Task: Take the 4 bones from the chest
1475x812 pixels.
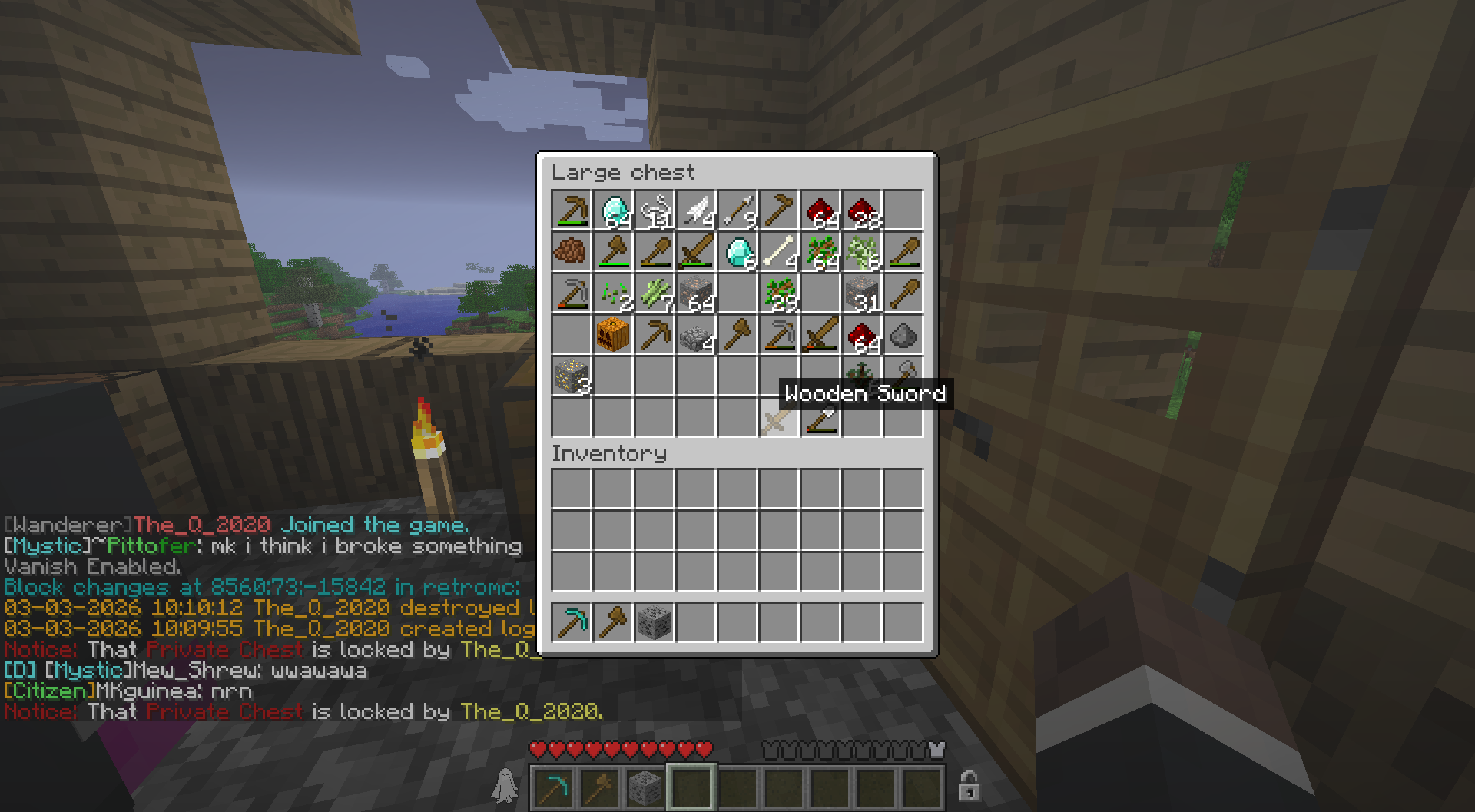Action: point(779,252)
